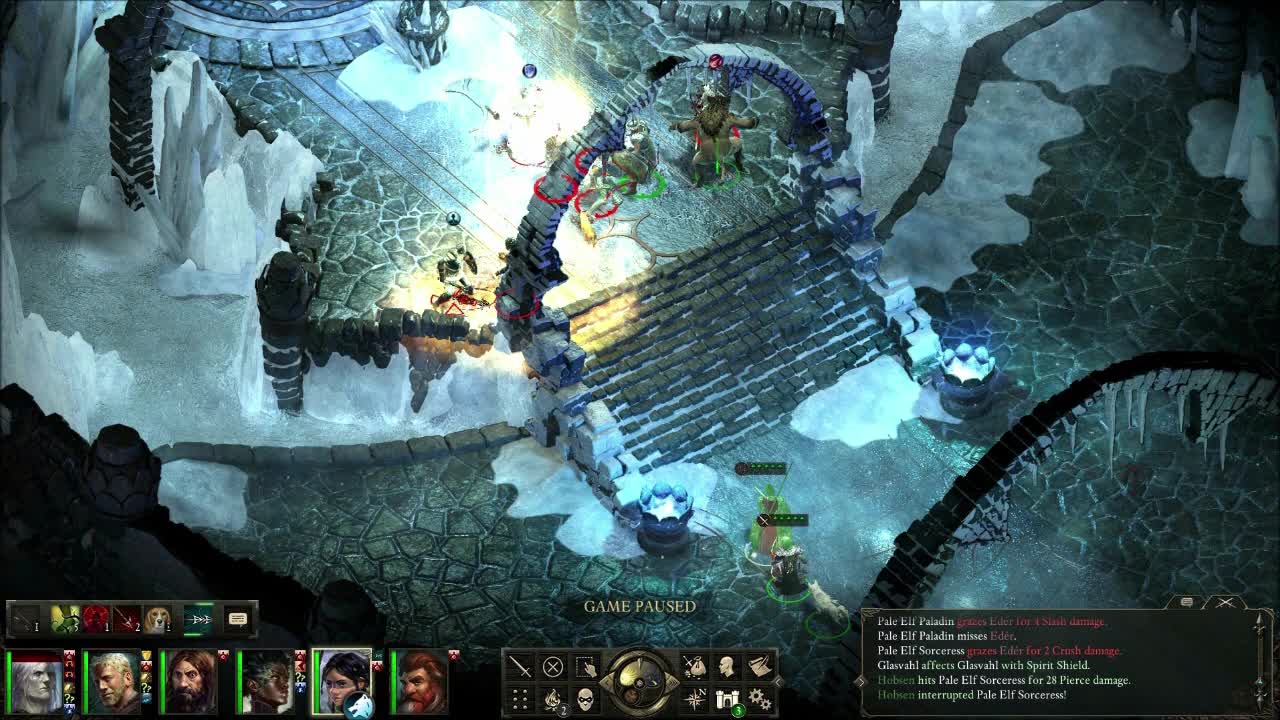
Task: Open the journal quill and scroll icon
Action: (760, 666)
